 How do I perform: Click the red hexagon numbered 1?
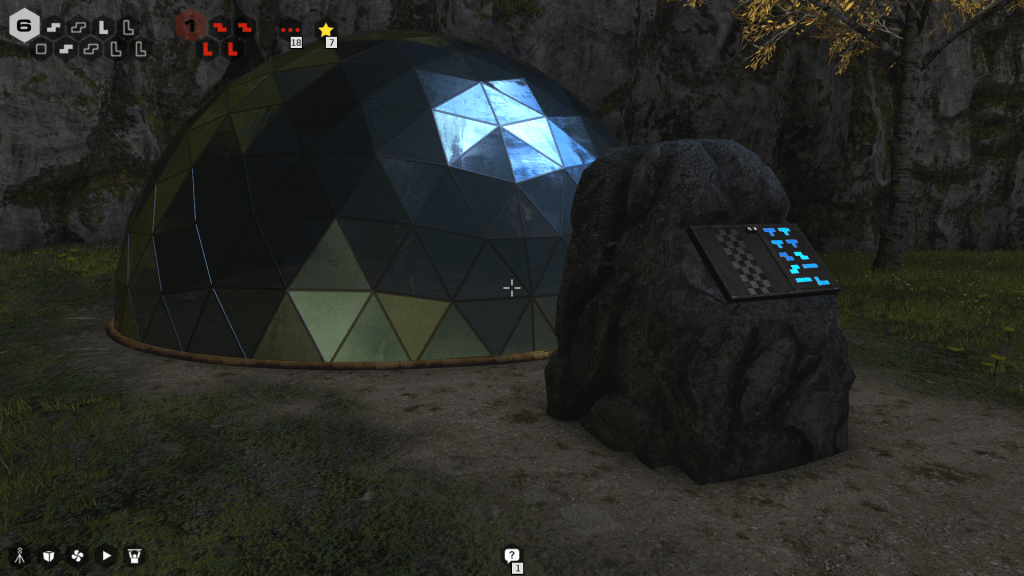[x=189, y=26]
